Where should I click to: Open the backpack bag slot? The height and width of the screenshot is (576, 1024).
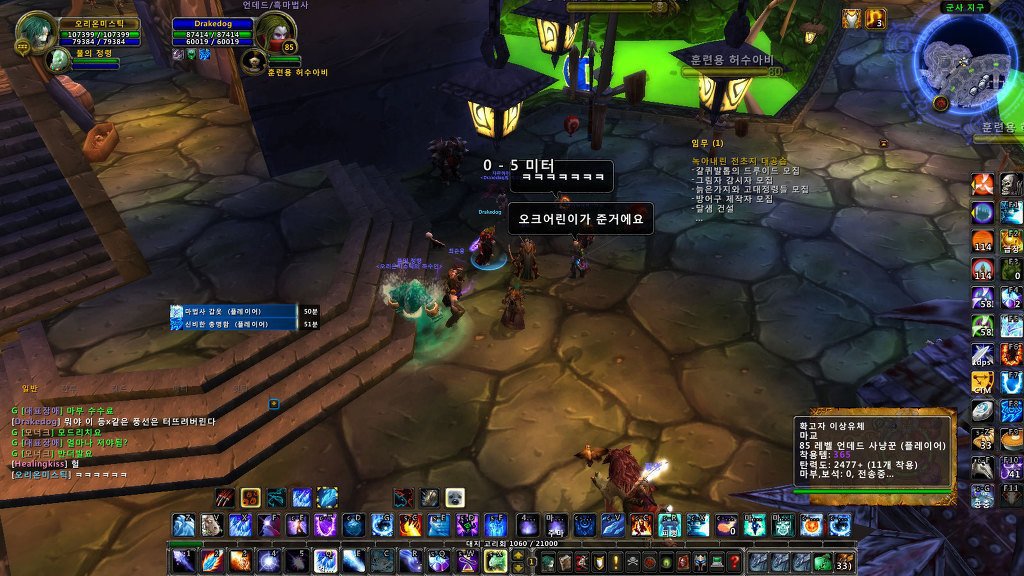tap(843, 562)
